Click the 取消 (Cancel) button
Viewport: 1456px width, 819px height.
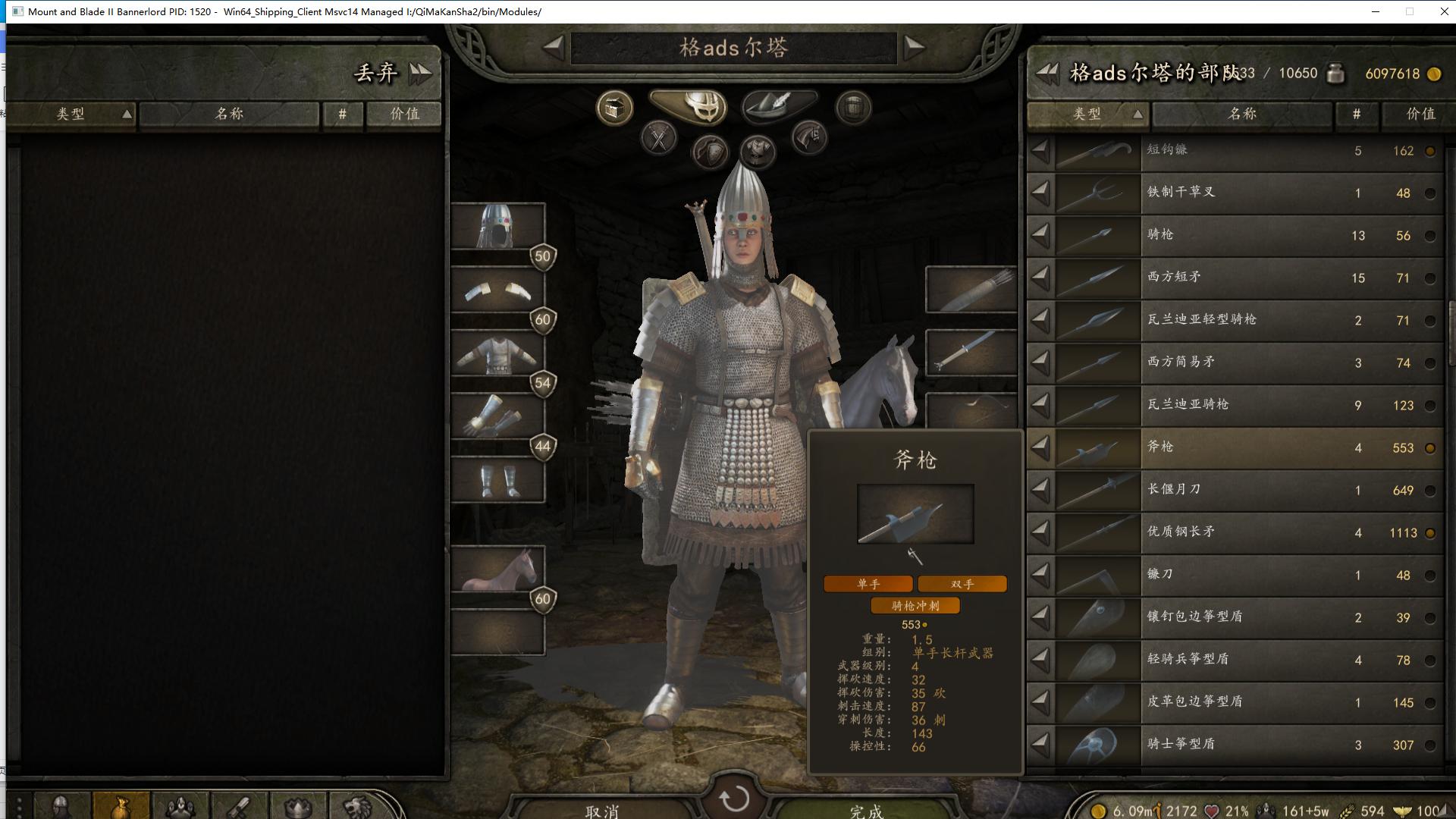(x=602, y=808)
